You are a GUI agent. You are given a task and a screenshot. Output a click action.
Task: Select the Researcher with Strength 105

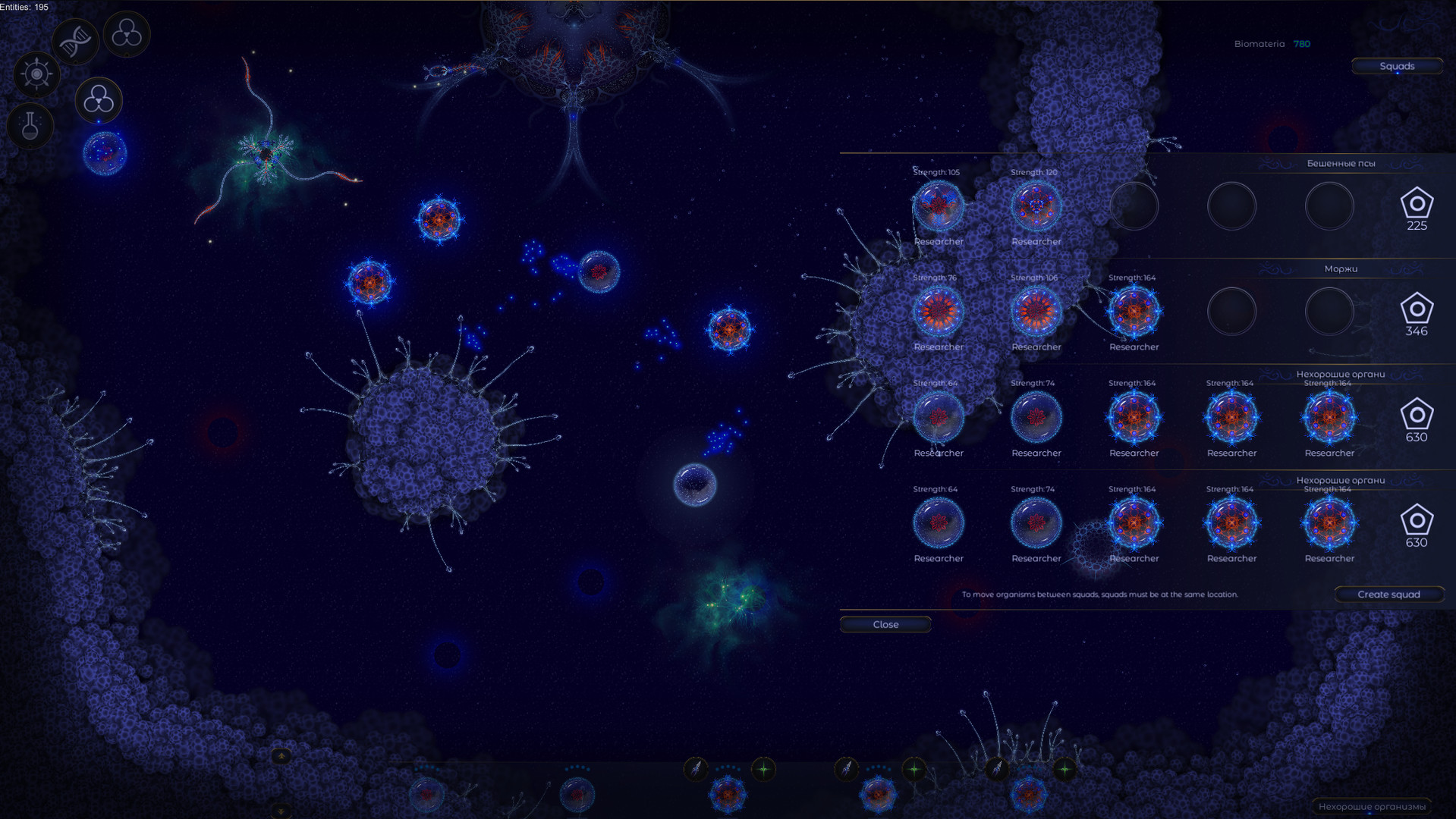[939, 206]
